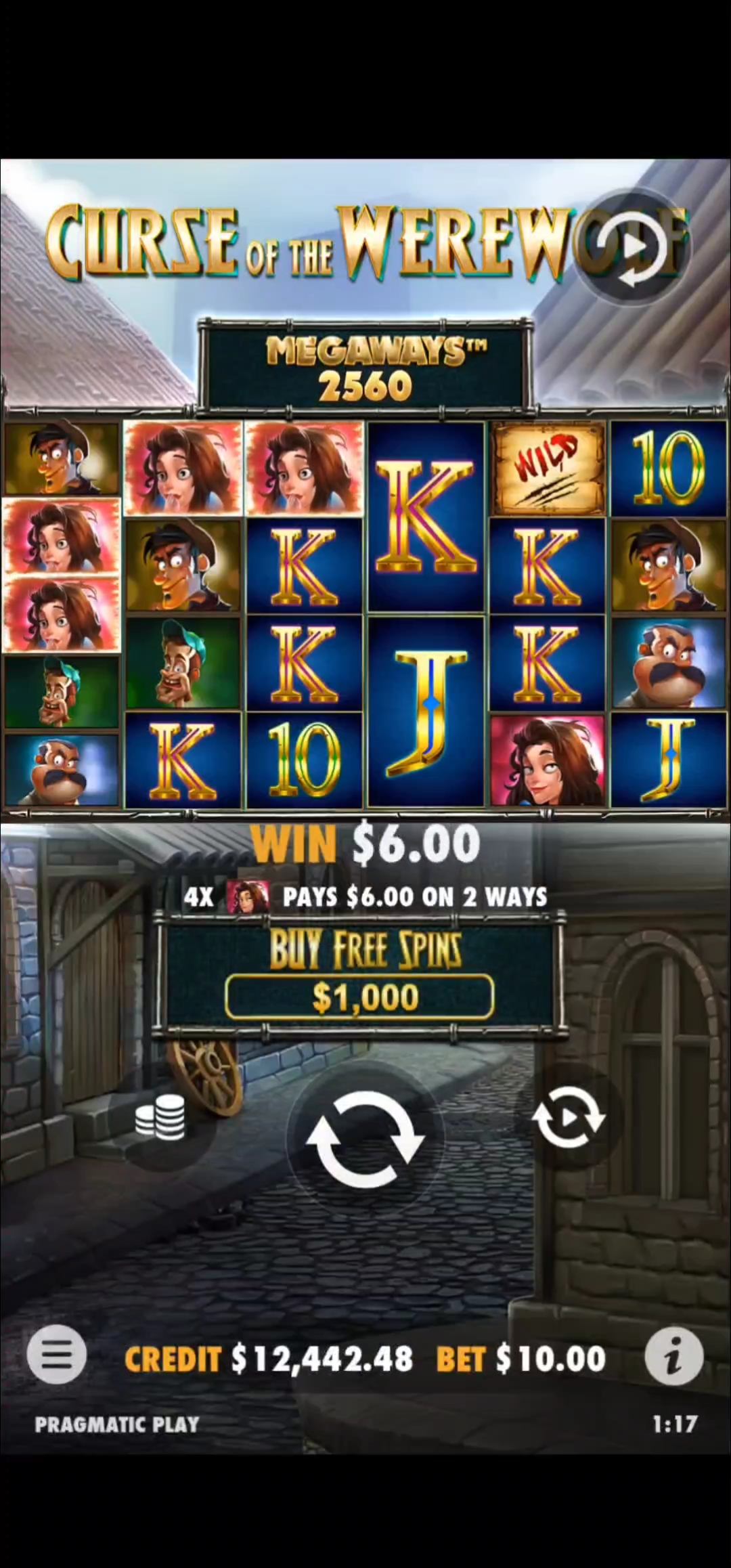Spin the reels with the main spin button

click(x=365, y=1140)
